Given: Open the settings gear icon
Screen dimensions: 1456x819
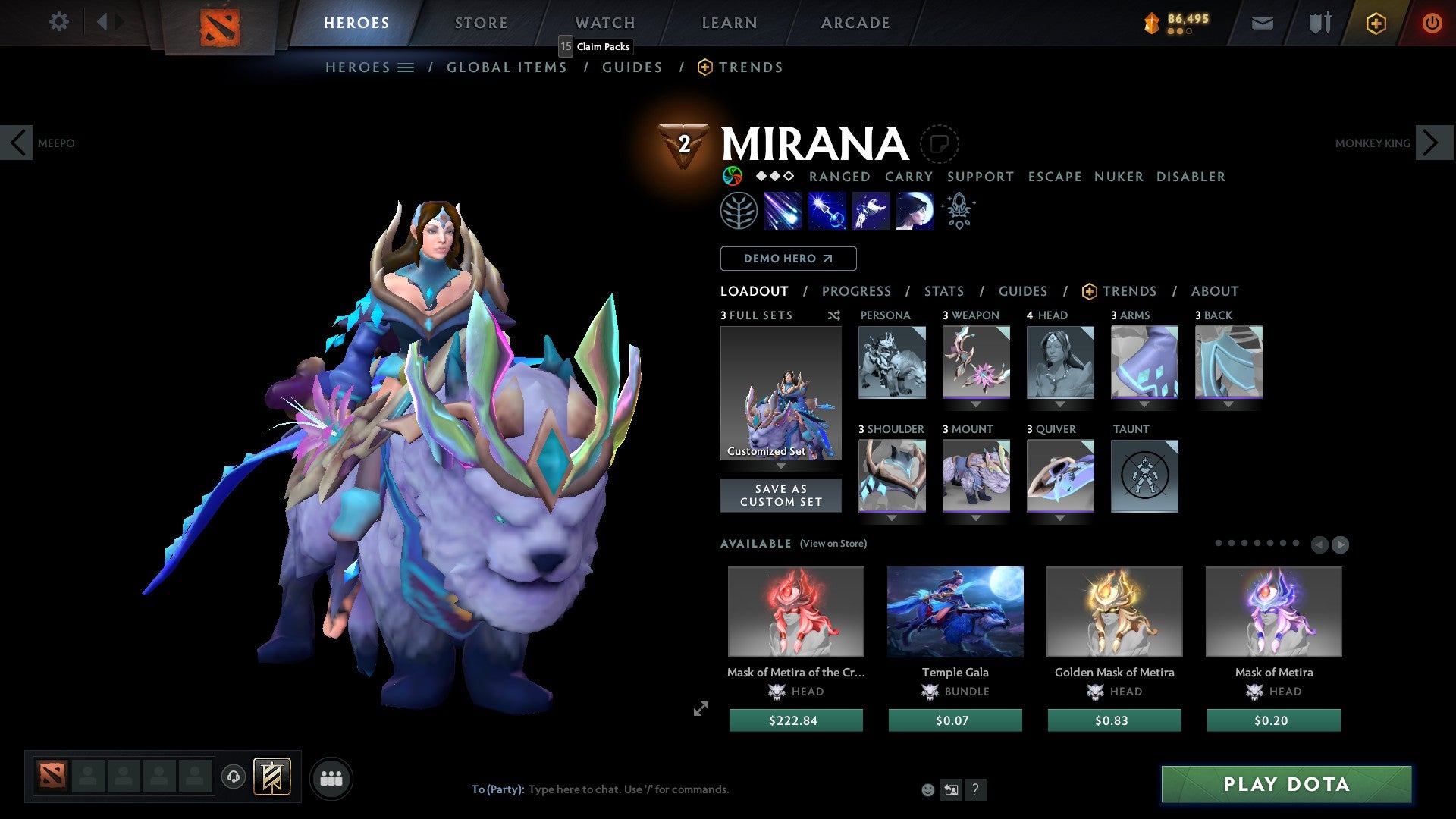Looking at the screenshot, I should pos(59,22).
